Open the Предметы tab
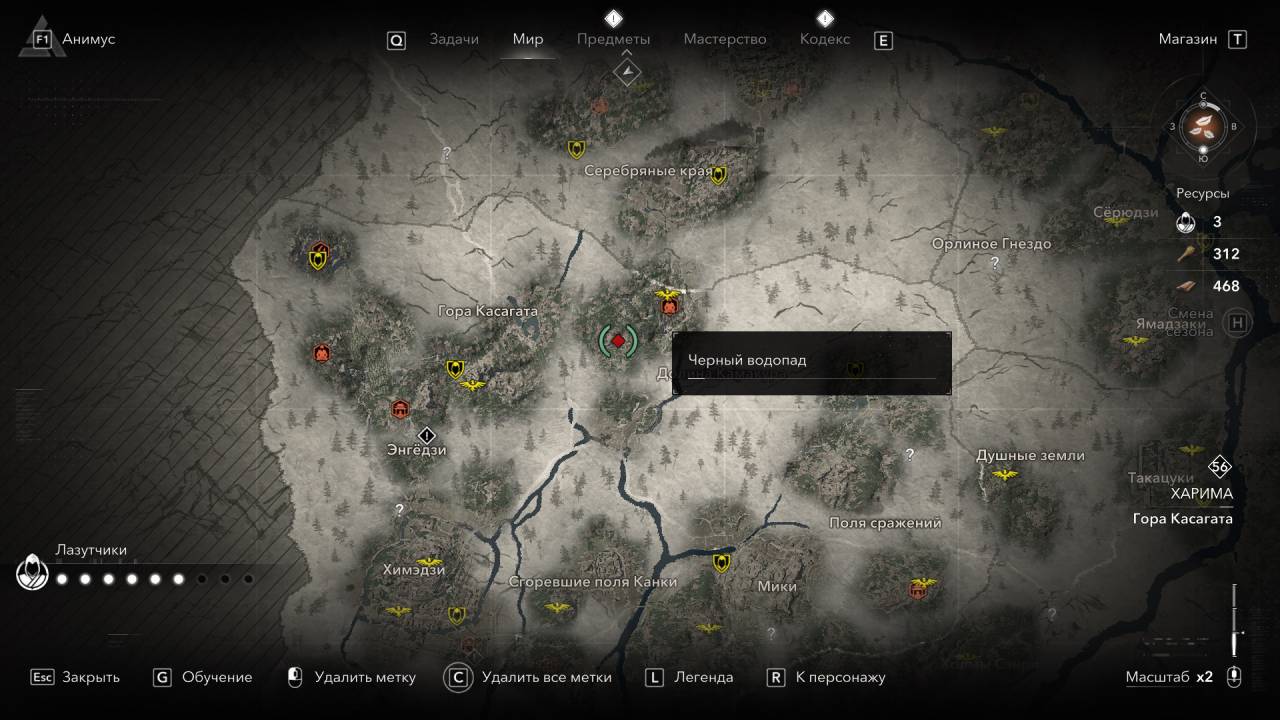Image resolution: width=1280 pixels, height=720 pixels. [x=613, y=39]
